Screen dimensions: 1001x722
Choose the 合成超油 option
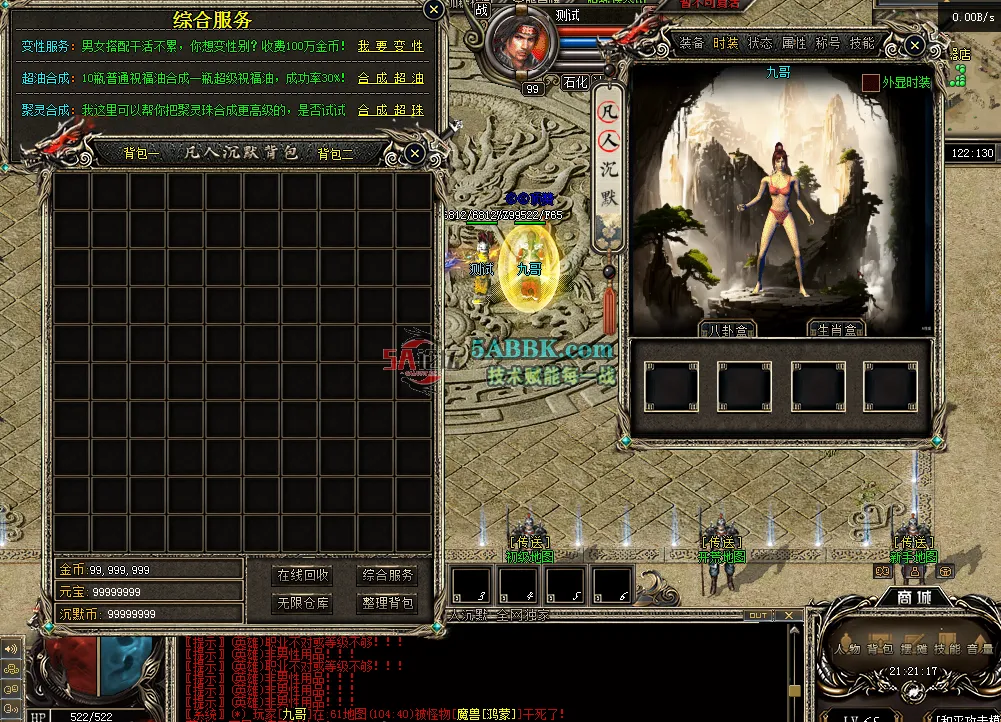[390, 78]
